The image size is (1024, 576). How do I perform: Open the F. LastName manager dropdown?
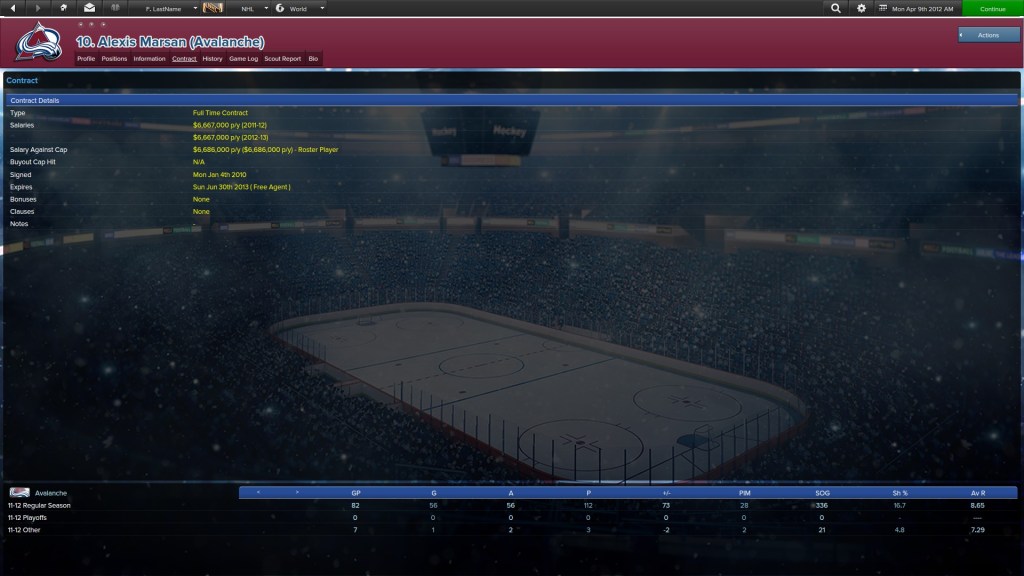click(170, 8)
